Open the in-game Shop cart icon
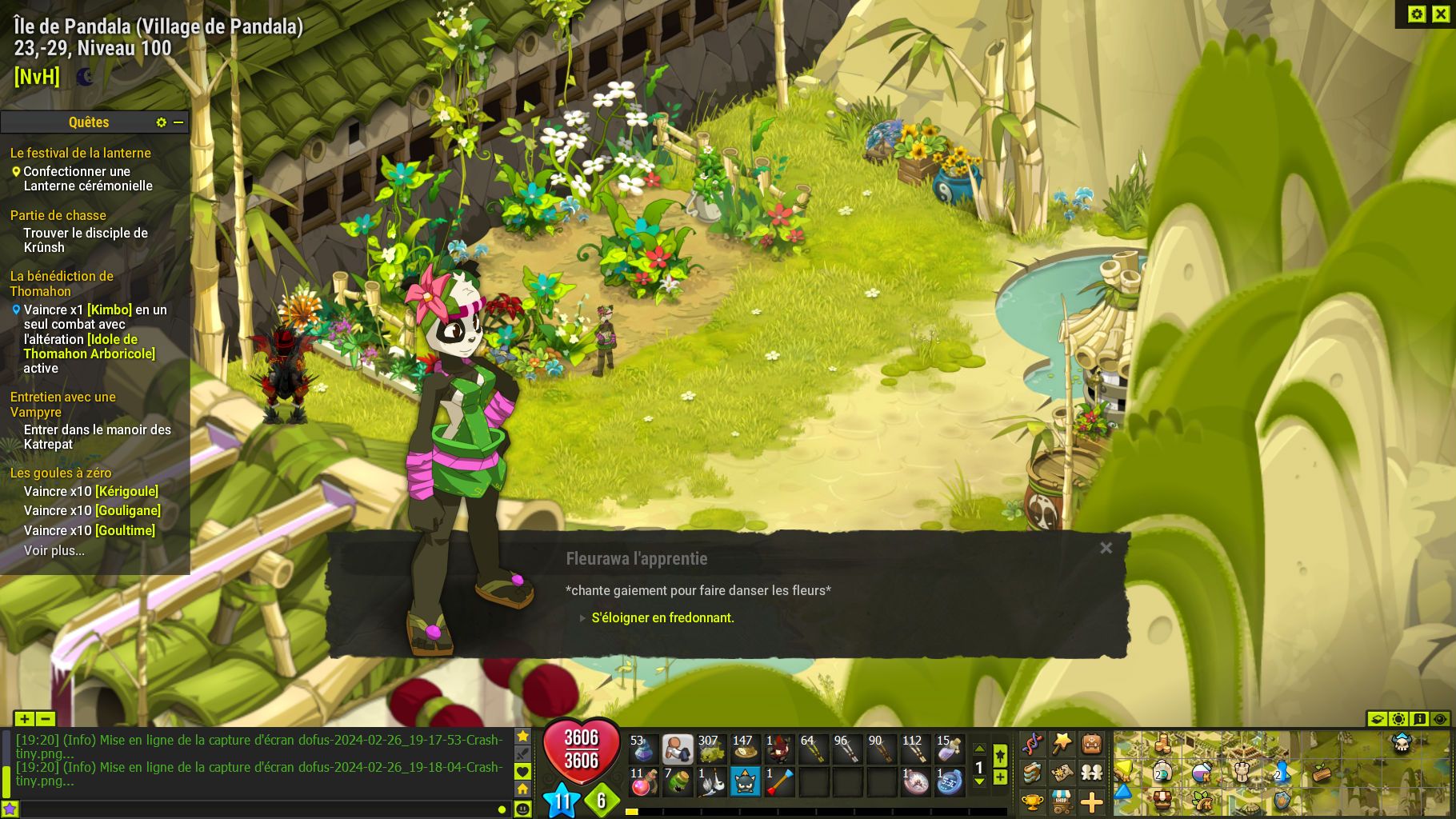The height and width of the screenshot is (819, 1456). (1061, 801)
